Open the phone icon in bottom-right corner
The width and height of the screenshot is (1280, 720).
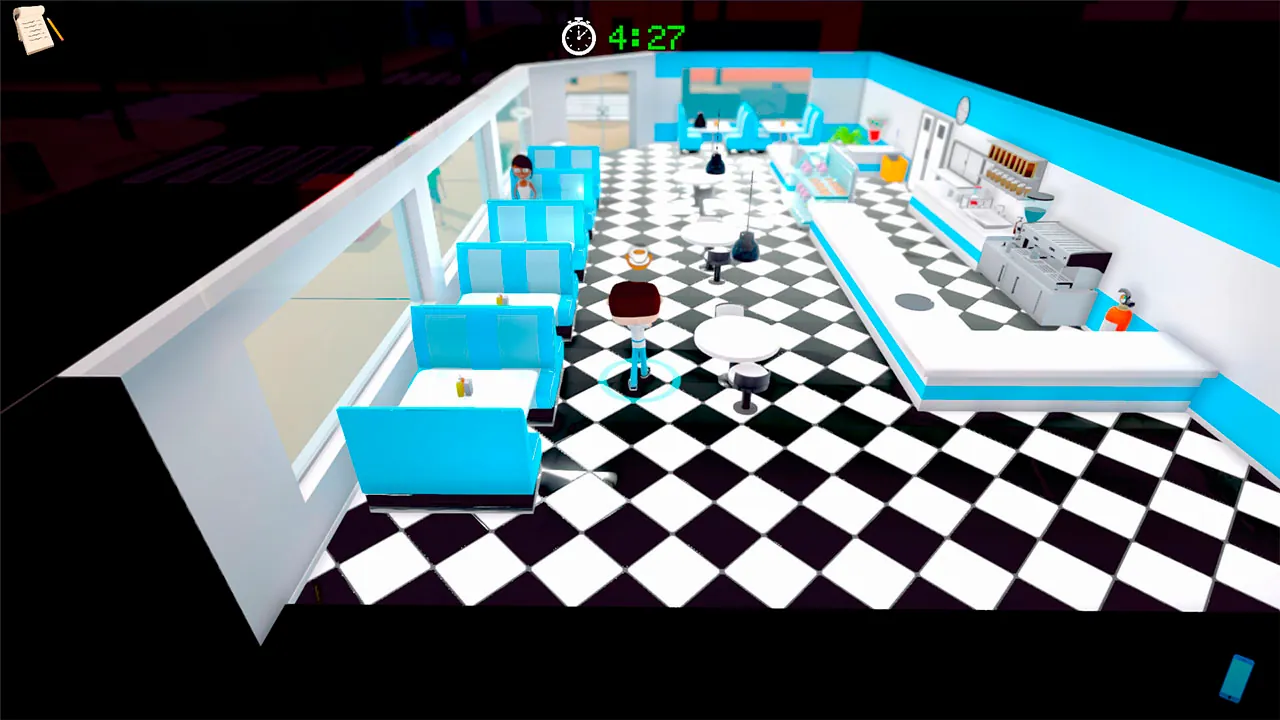click(x=1237, y=680)
